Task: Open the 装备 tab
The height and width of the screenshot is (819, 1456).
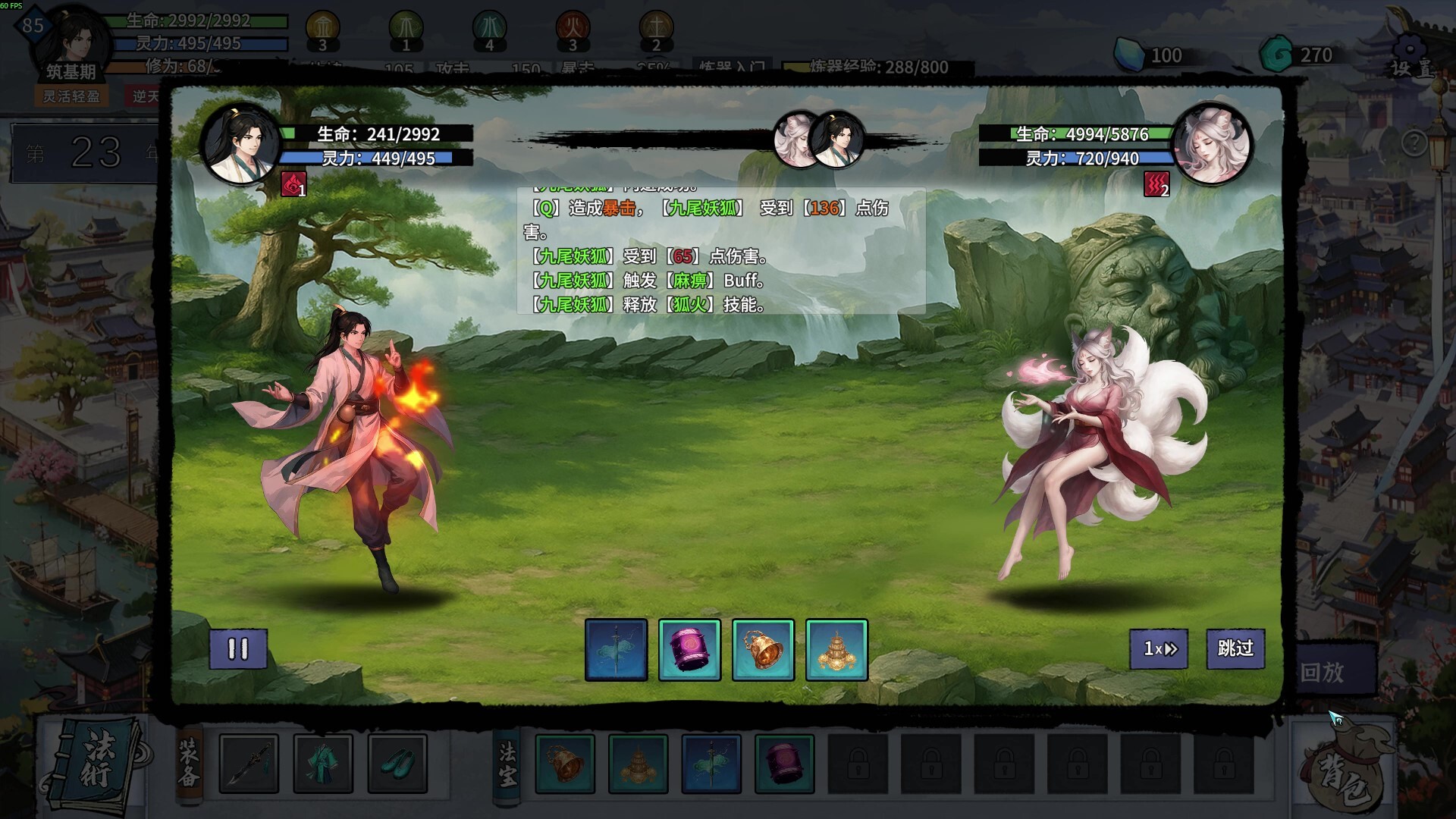Action: 191,766
